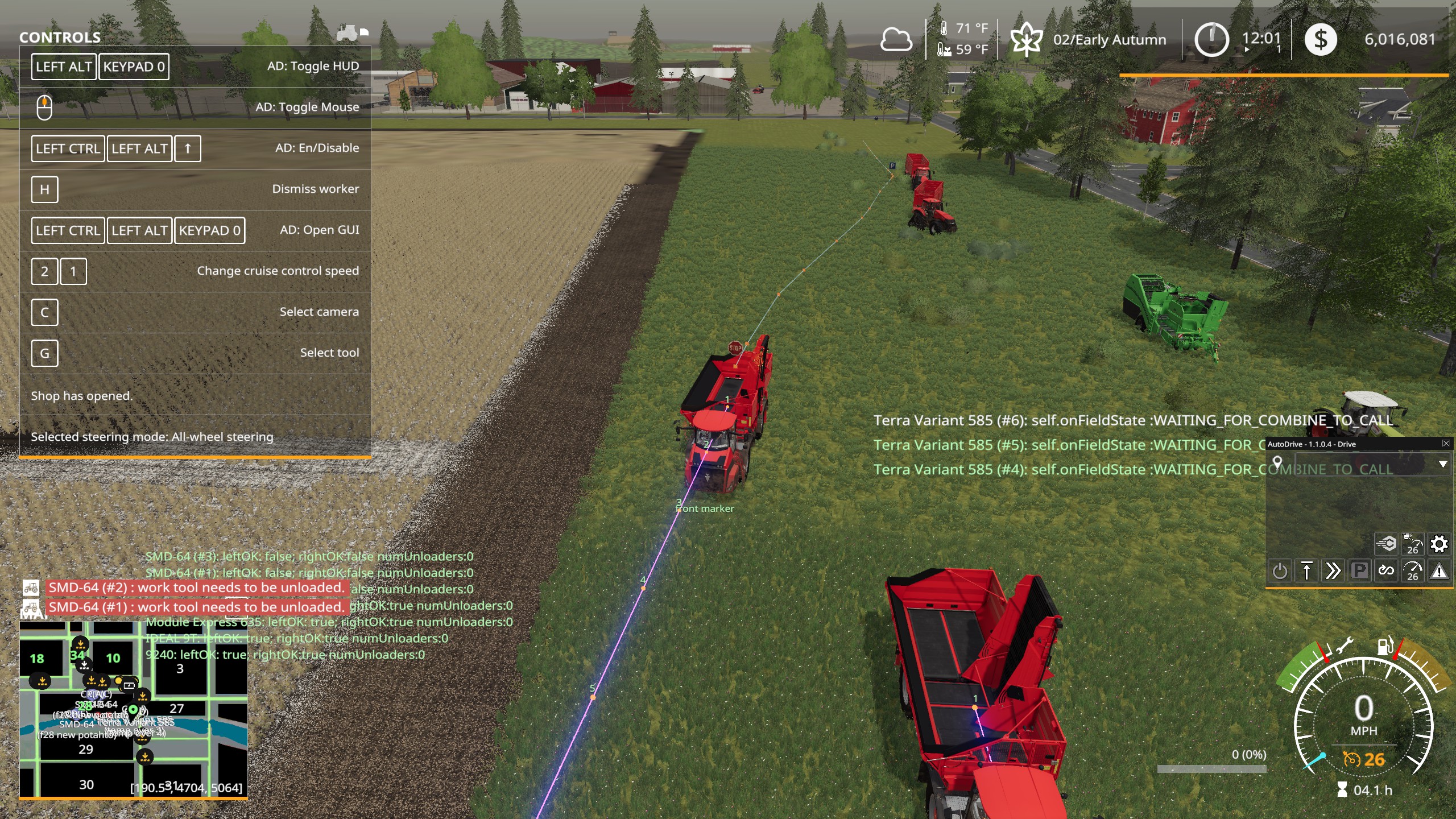
Task: Click the double-chevron continuous route icon
Action: point(1333,570)
